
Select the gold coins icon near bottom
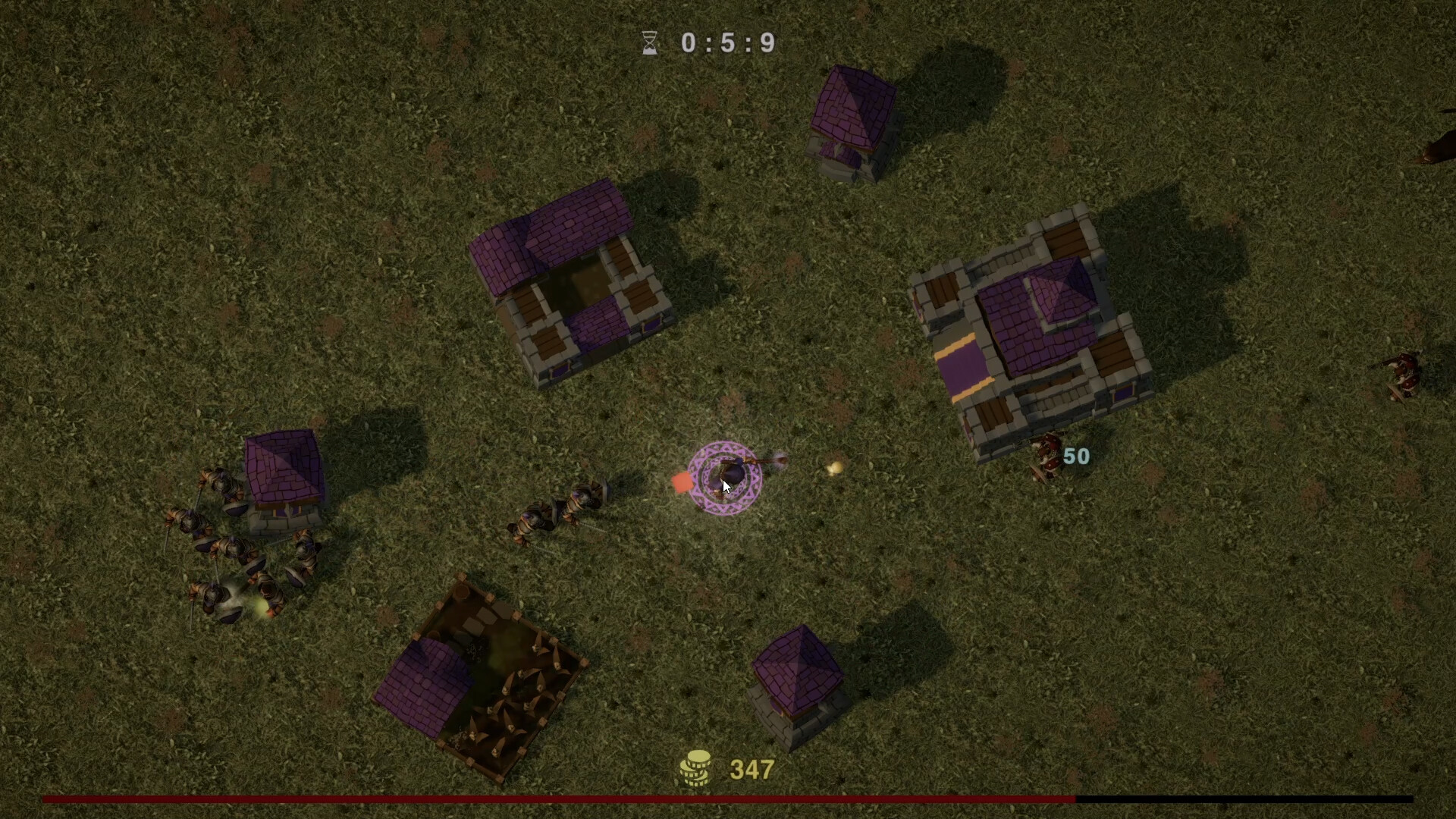[x=695, y=767]
